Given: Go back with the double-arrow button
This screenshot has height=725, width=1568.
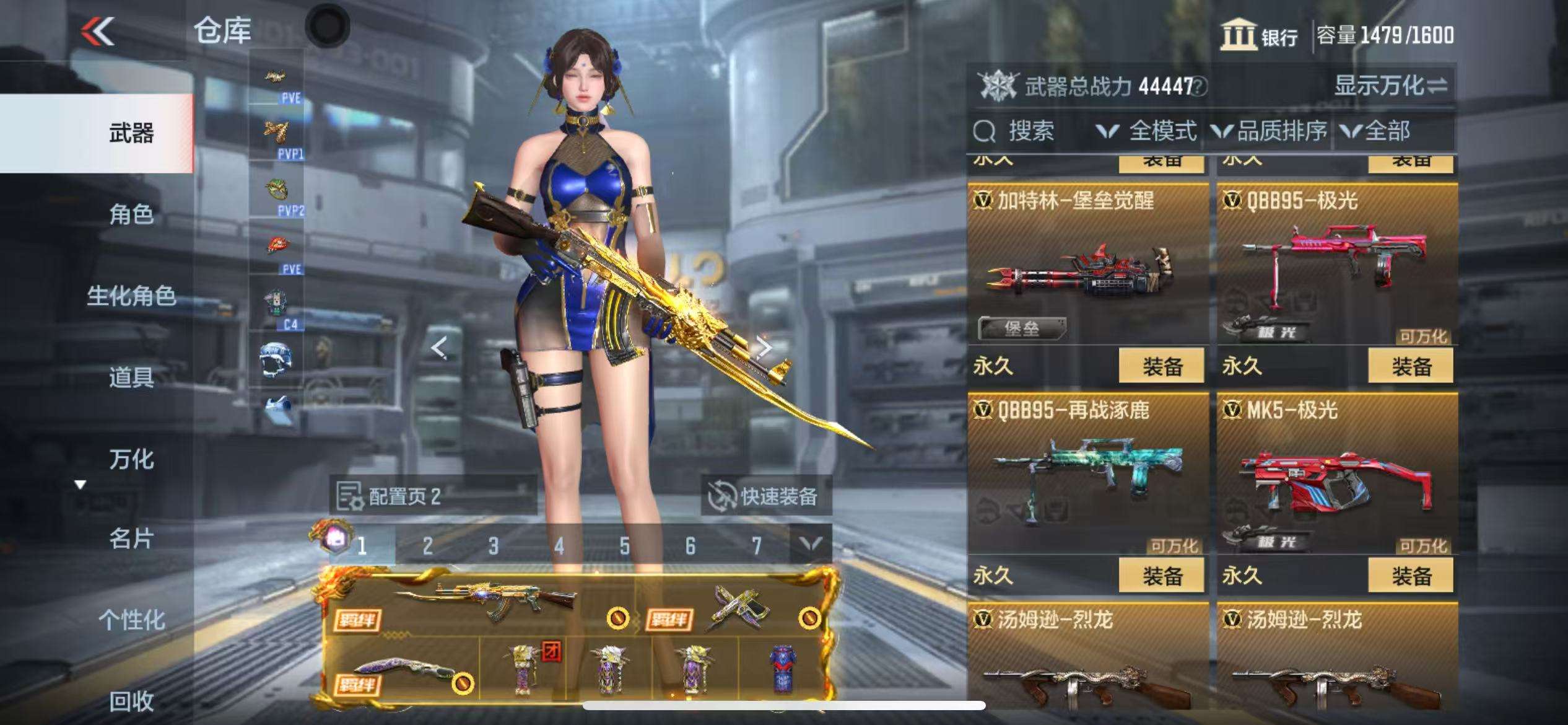Looking at the screenshot, I should pyautogui.click(x=98, y=31).
